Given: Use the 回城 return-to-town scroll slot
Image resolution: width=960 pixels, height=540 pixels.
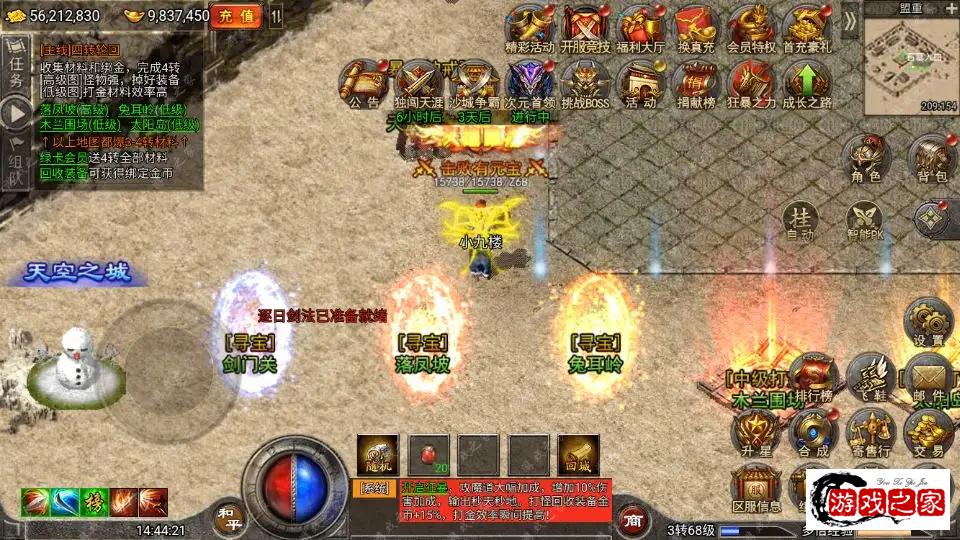Looking at the screenshot, I should (577, 455).
